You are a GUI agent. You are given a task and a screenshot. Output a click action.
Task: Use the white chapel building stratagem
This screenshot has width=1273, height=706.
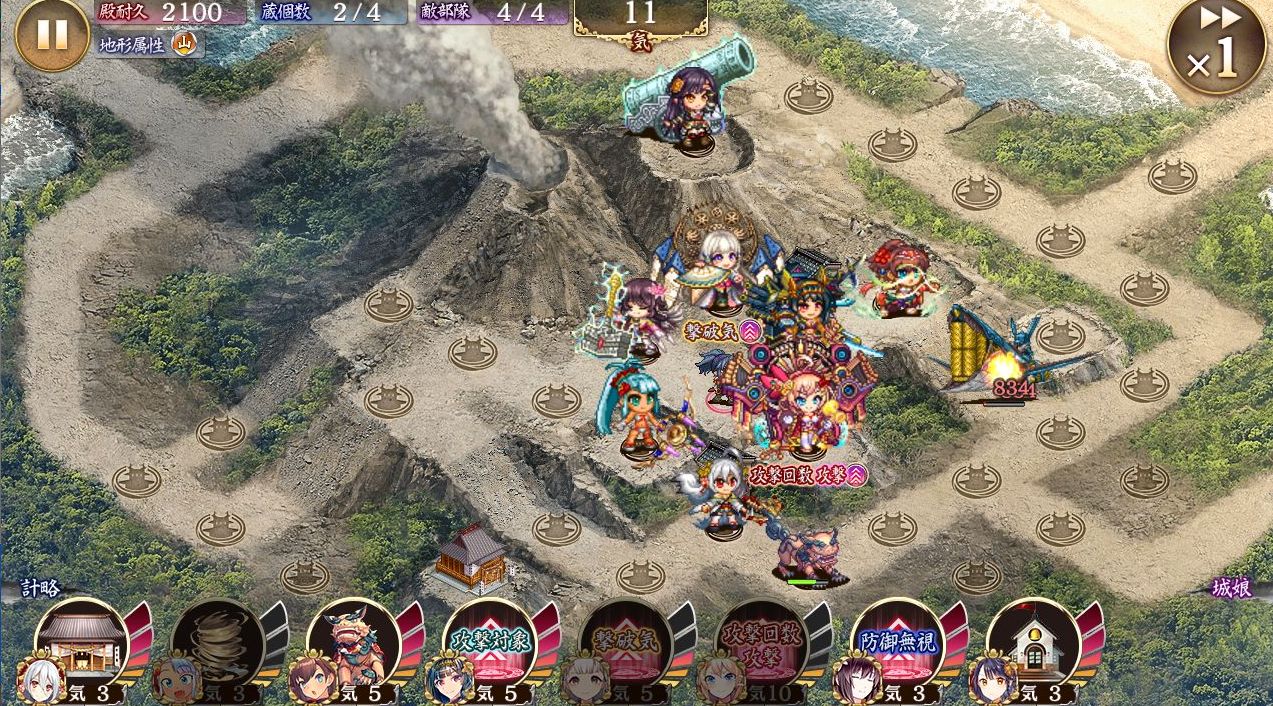[x=1033, y=640]
